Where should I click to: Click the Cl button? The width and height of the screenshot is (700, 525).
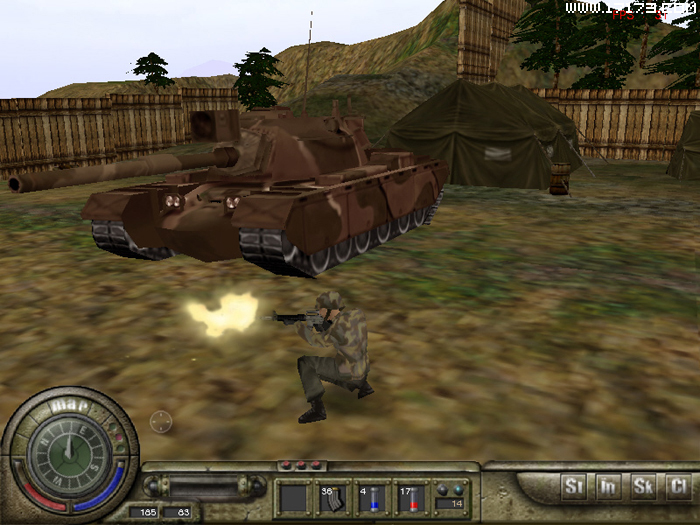(x=678, y=487)
